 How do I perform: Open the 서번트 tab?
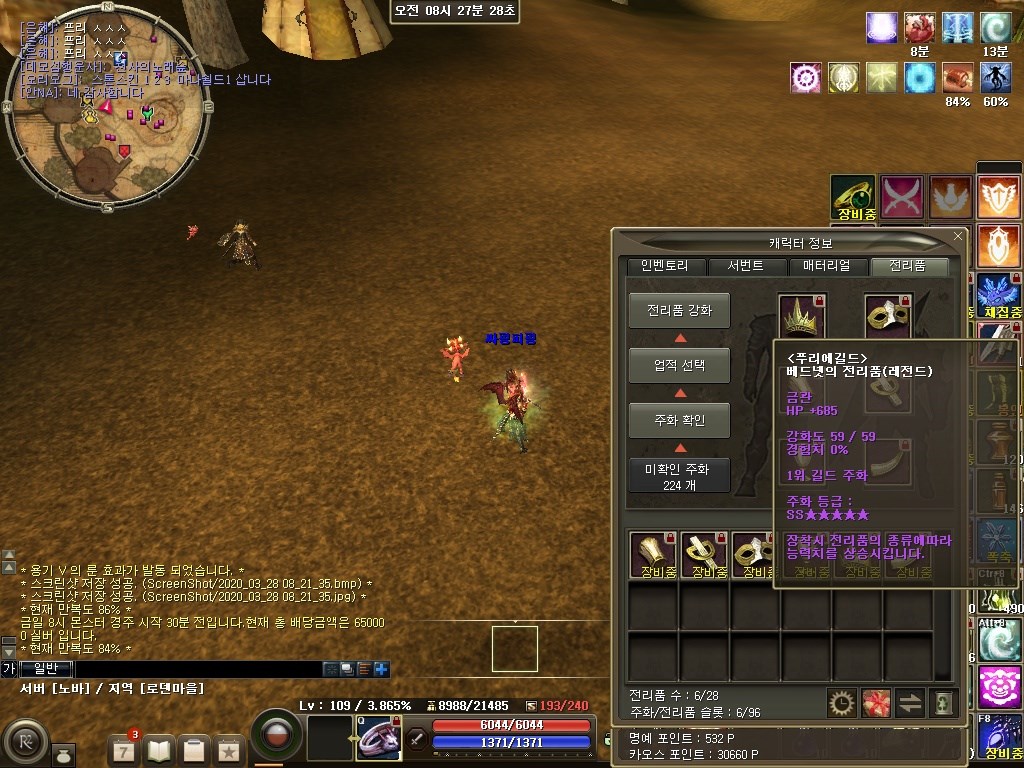pos(746,266)
